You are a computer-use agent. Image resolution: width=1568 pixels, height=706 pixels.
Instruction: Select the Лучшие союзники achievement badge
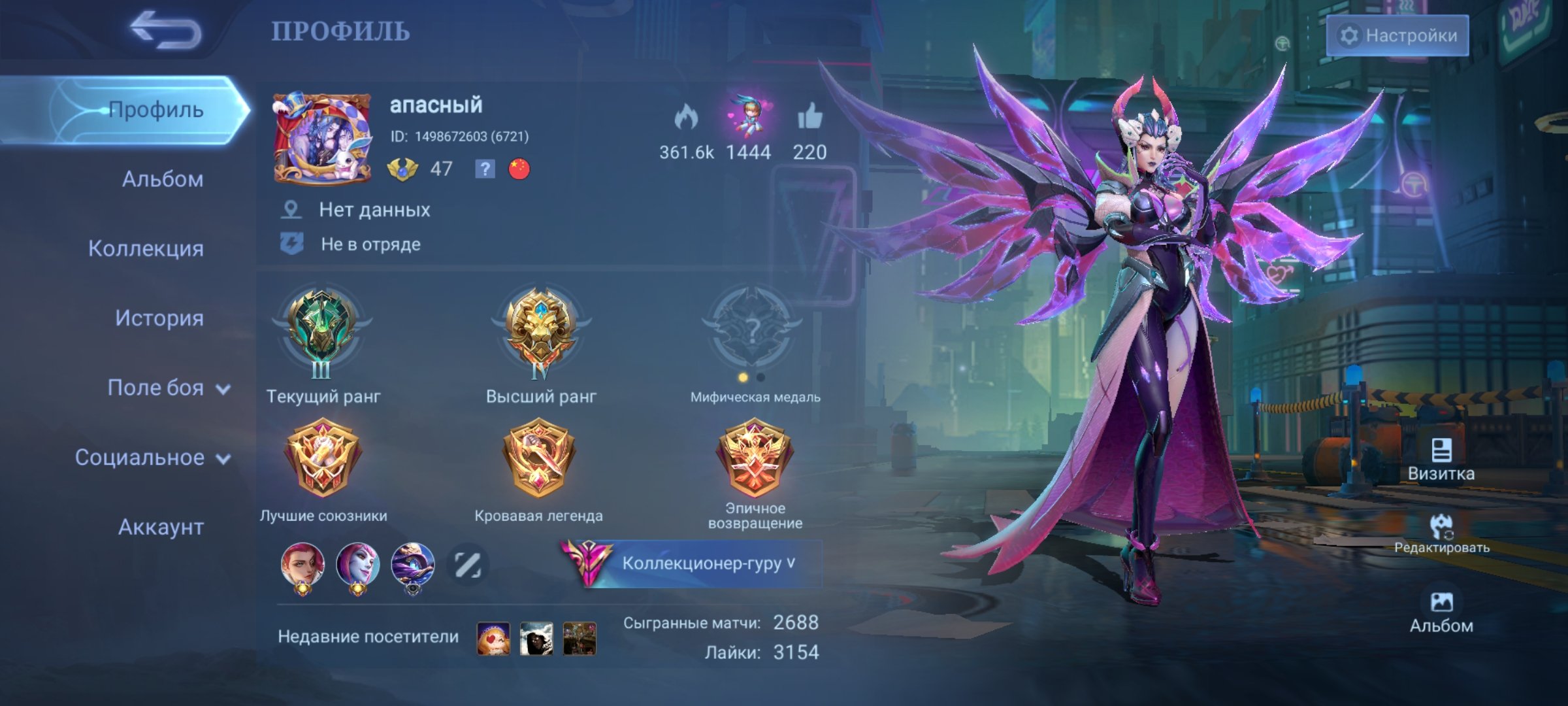pyautogui.click(x=322, y=457)
